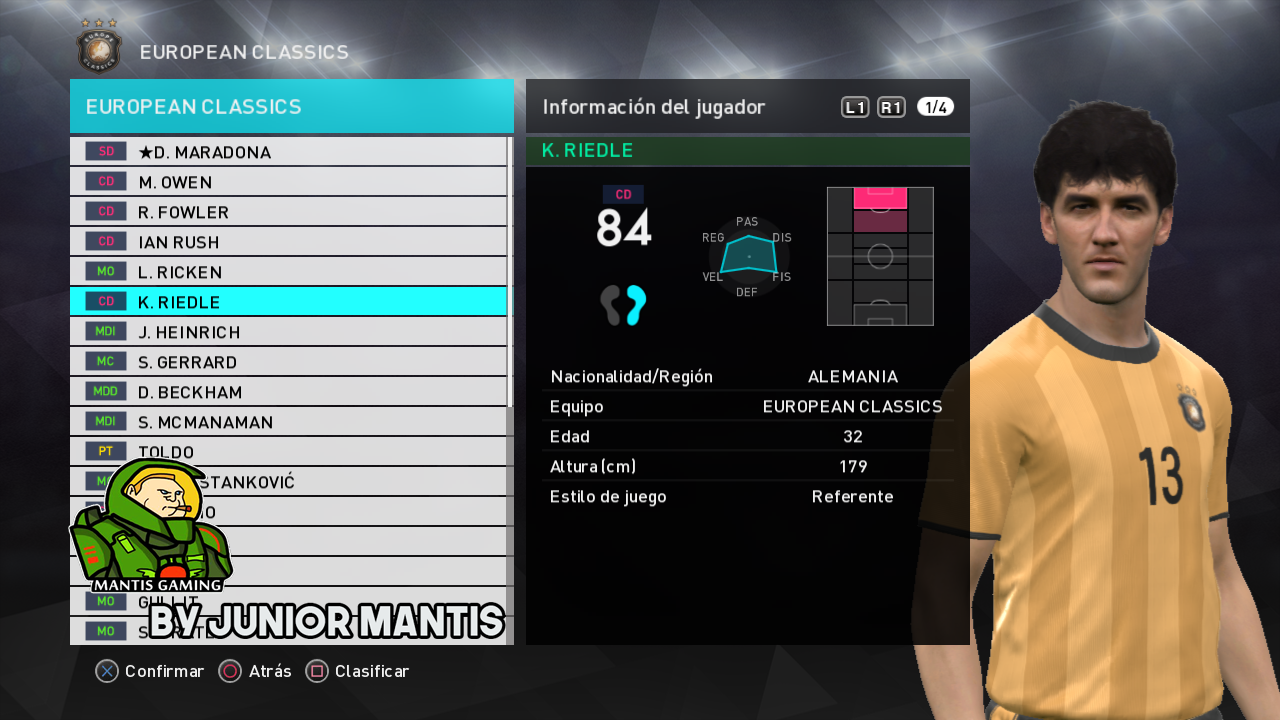Click the highlighted K. Riedle row

pos(288,302)
